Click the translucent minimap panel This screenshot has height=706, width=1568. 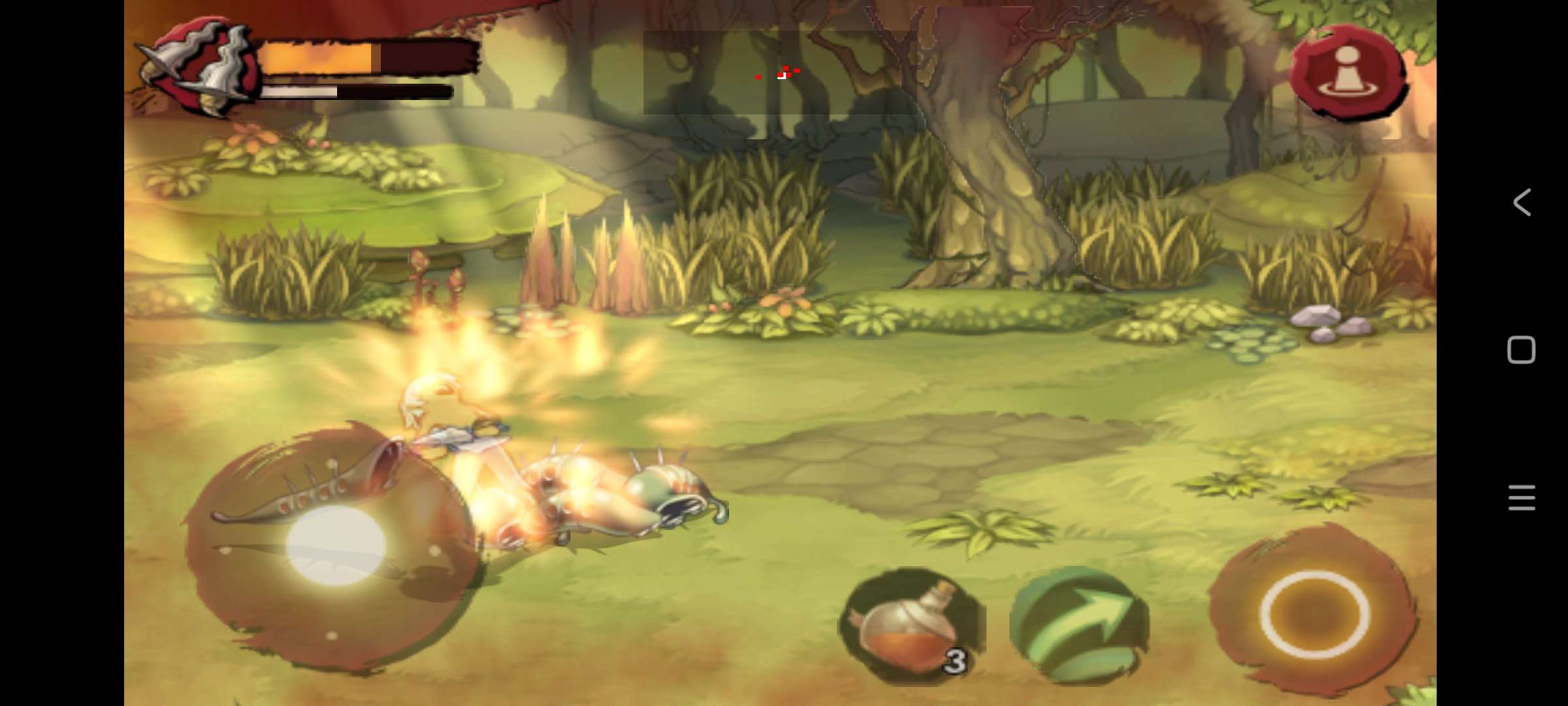coord(780,73)
